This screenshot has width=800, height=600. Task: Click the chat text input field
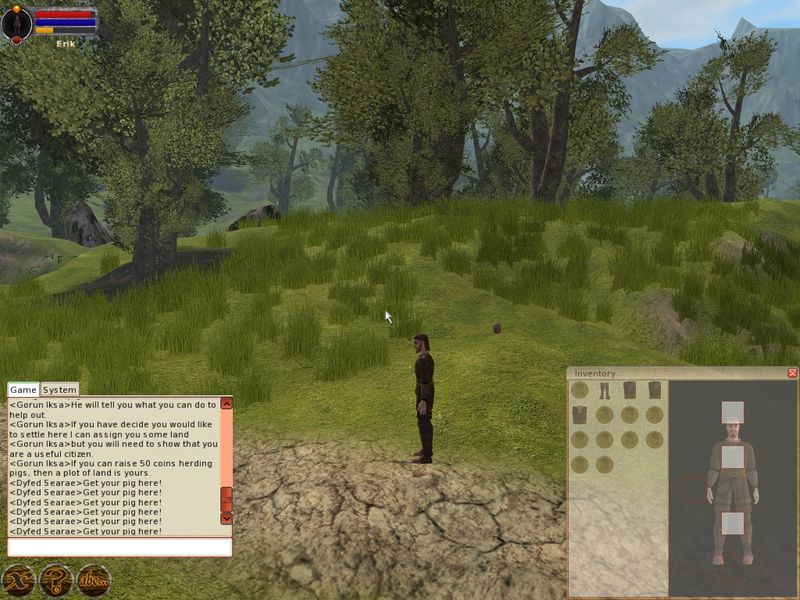tap(119, 547)
